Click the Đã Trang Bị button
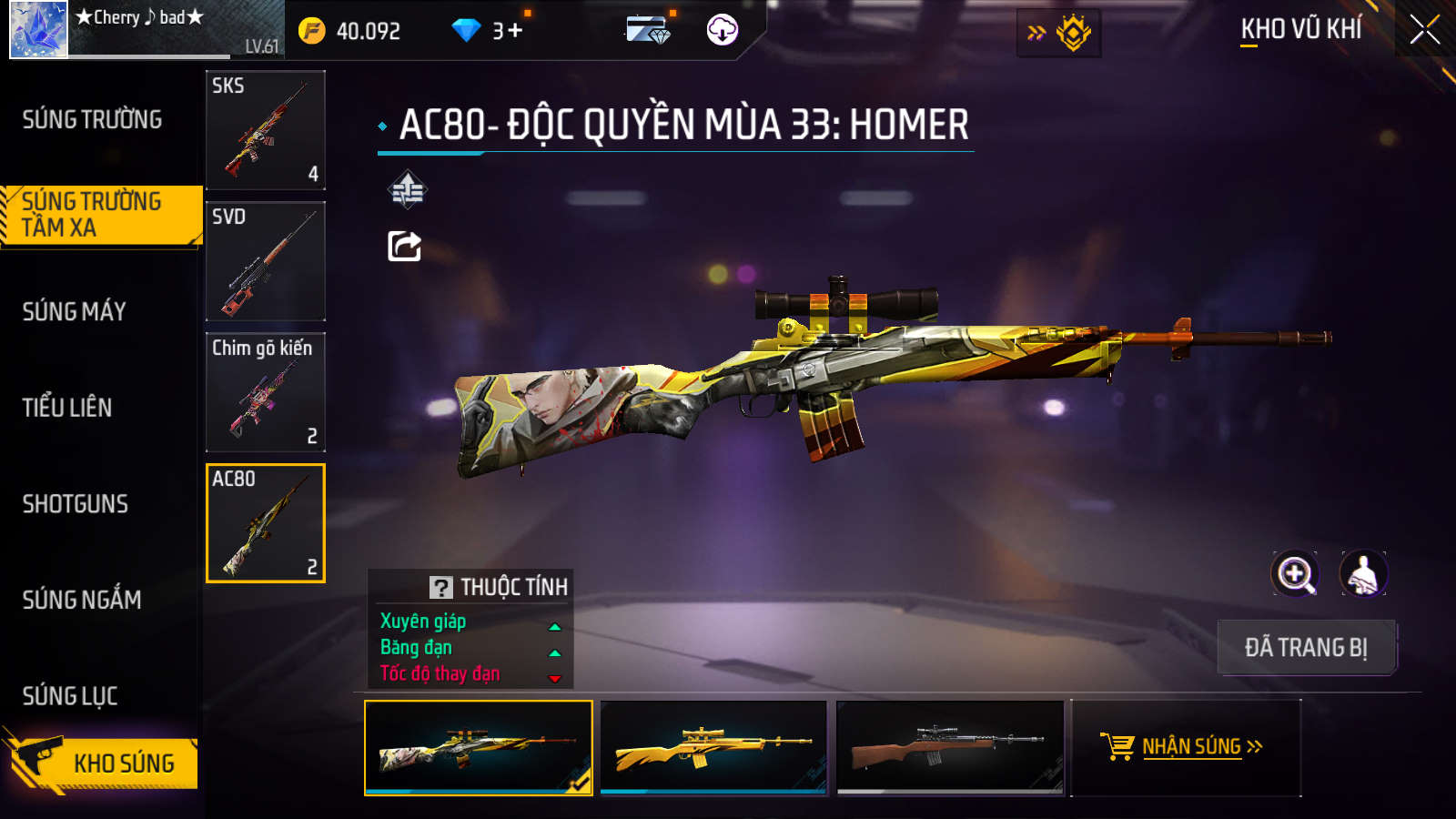Screen dimensions: 1456x819 click(x=1306, y=648)
